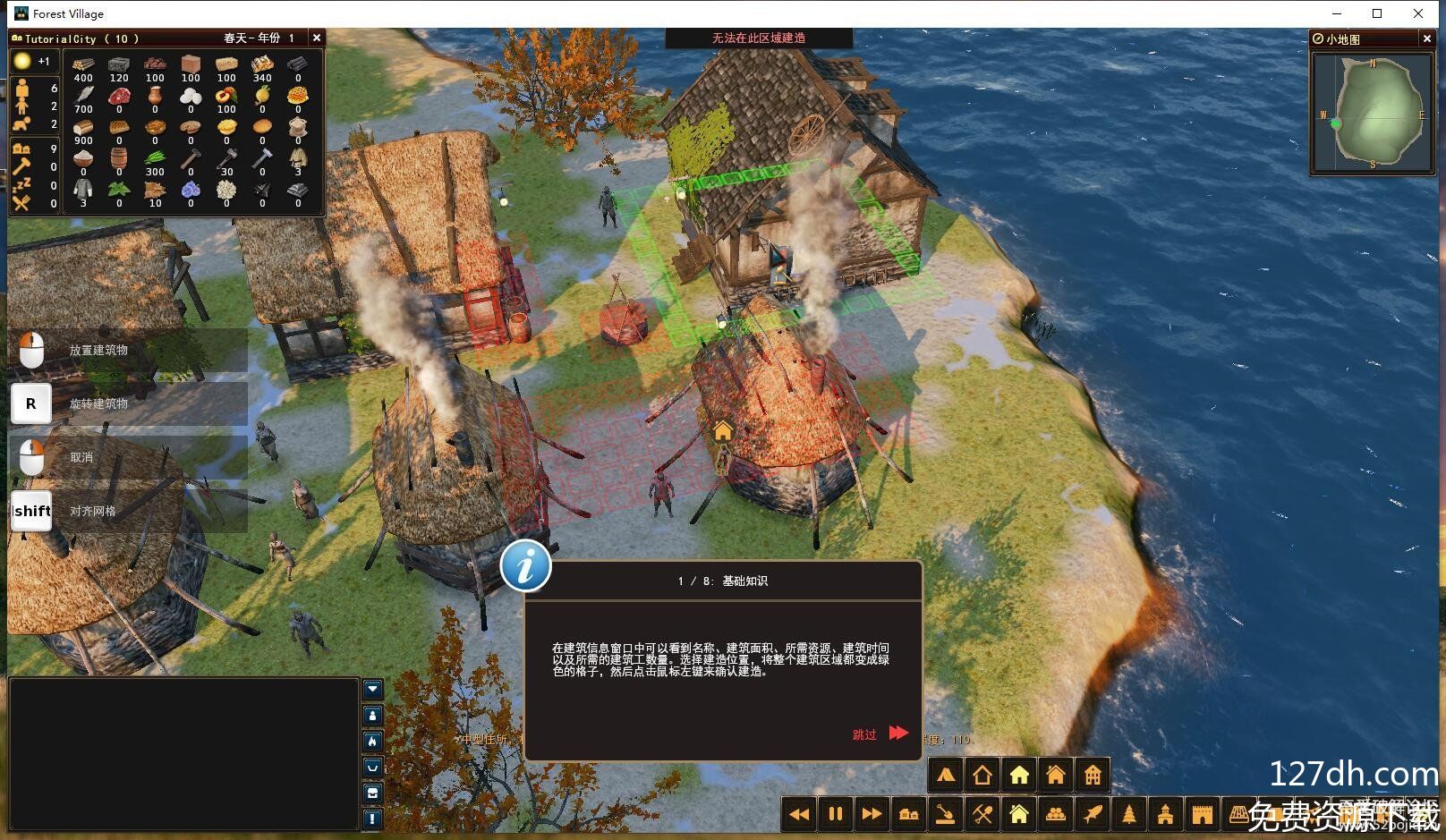Image resolution: width=1446 pixels, height=840 pixels.
Task: Slow down game speed with rewind button
Action: point(799,814)
